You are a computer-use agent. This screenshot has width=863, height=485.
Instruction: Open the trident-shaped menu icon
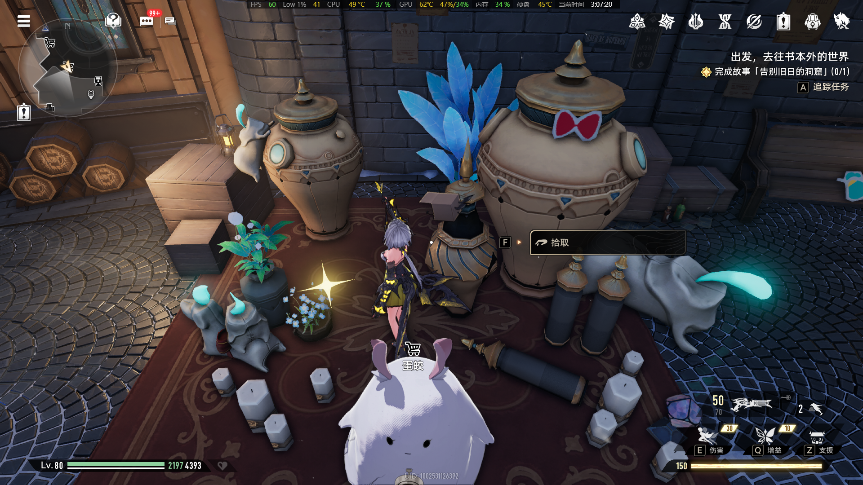coord(696,21)
